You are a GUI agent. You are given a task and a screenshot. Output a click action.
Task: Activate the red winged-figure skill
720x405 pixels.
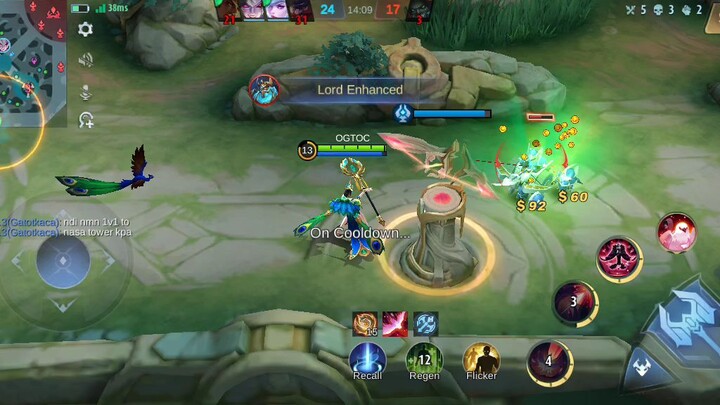619,259
